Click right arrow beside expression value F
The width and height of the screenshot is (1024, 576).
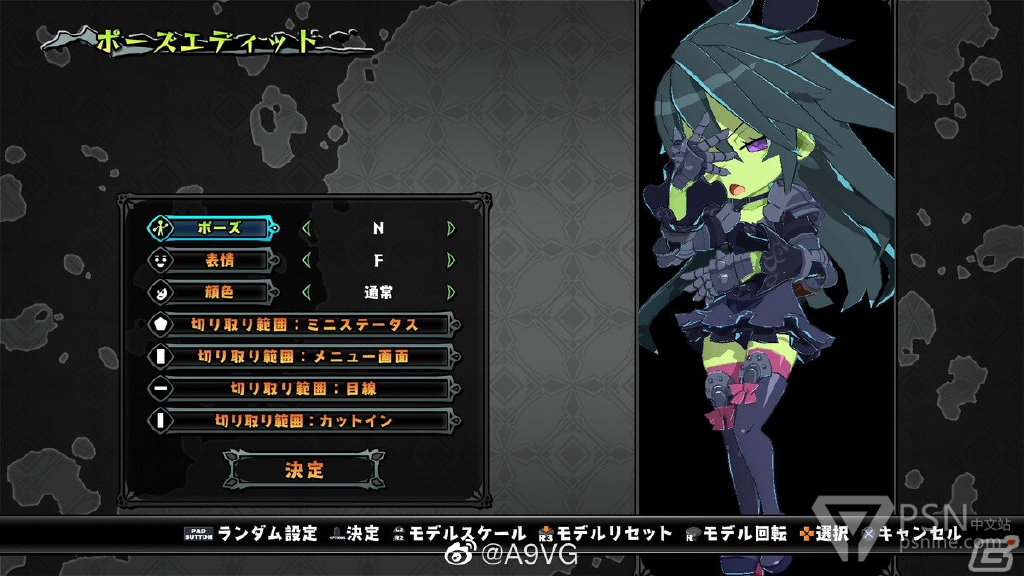point(451,260)
